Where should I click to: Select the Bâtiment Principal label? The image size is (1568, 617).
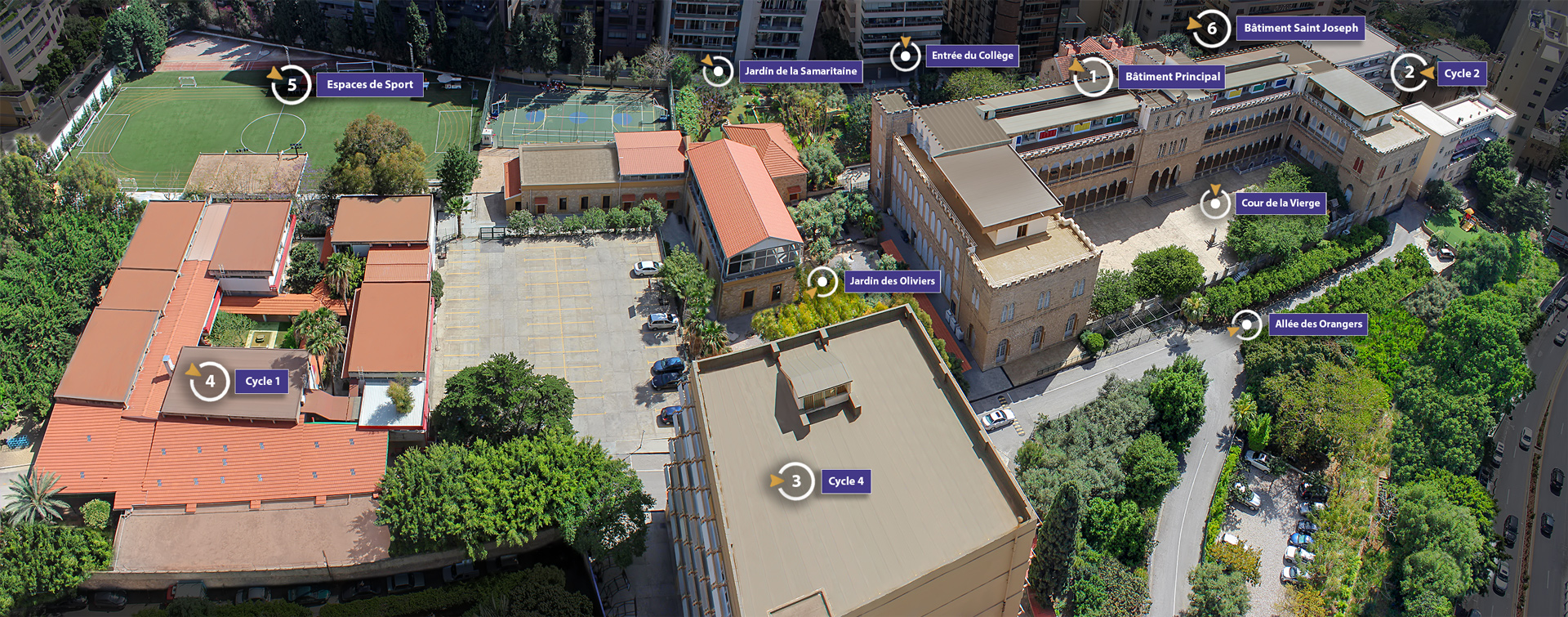click(x=1172, y=77)
